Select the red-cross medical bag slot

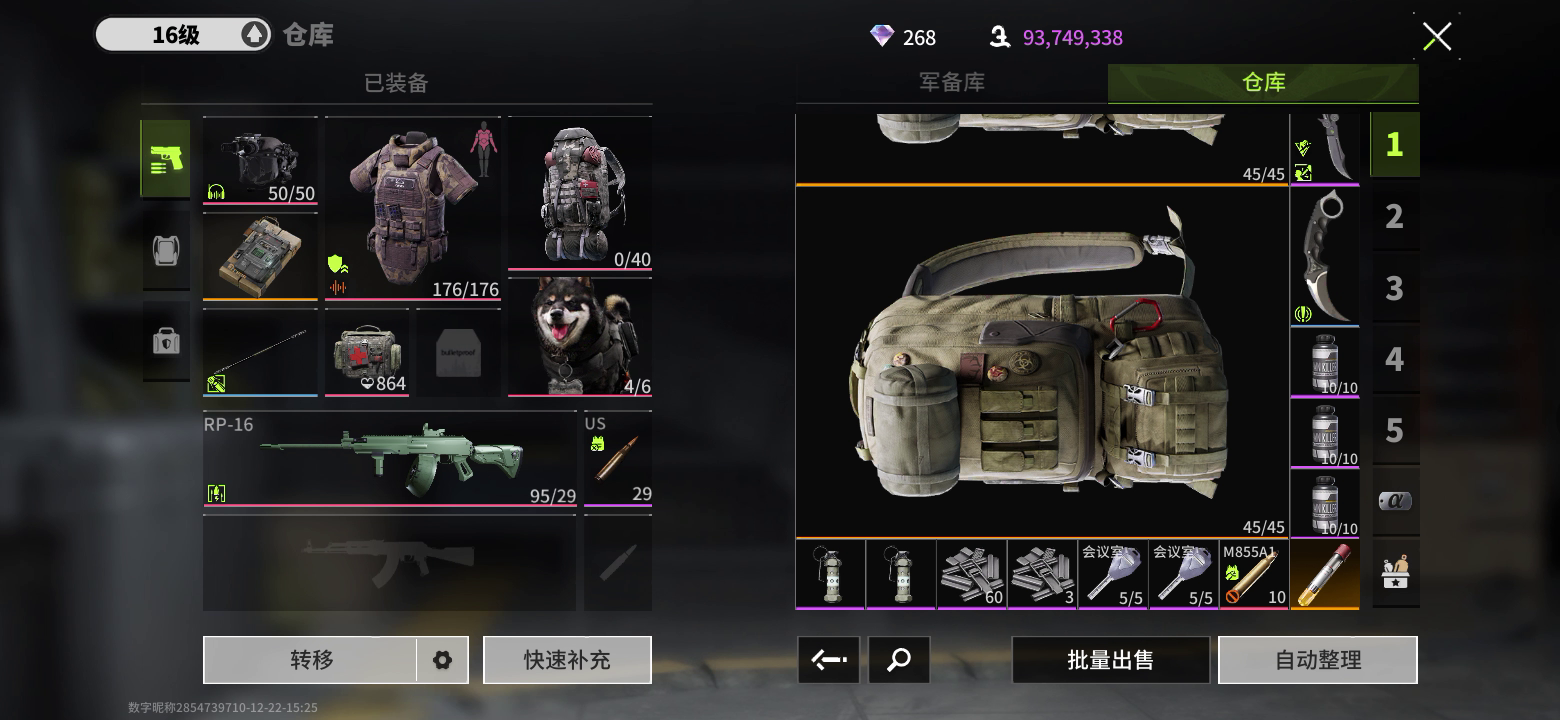[x=366, y=352]
